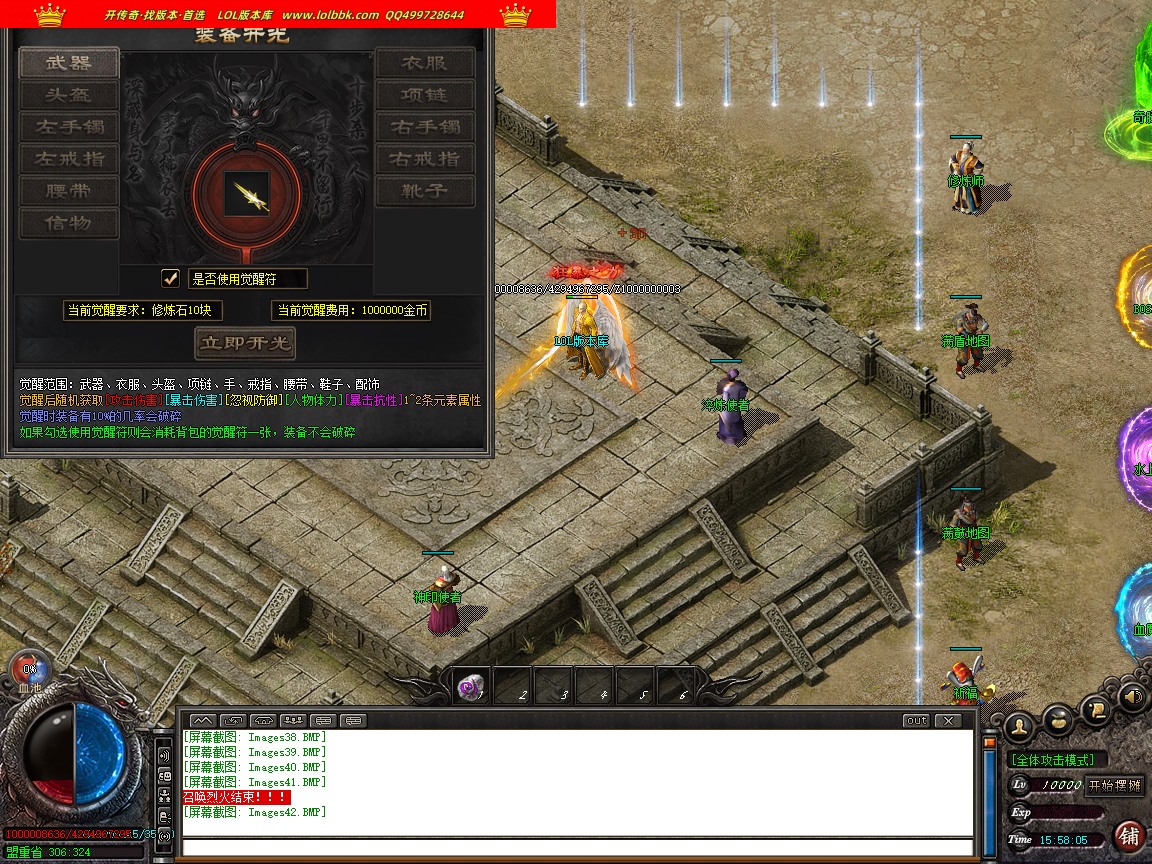Click the 开始摆摊 stall button
1152x864 pixels.
(x=1114, y=785)
